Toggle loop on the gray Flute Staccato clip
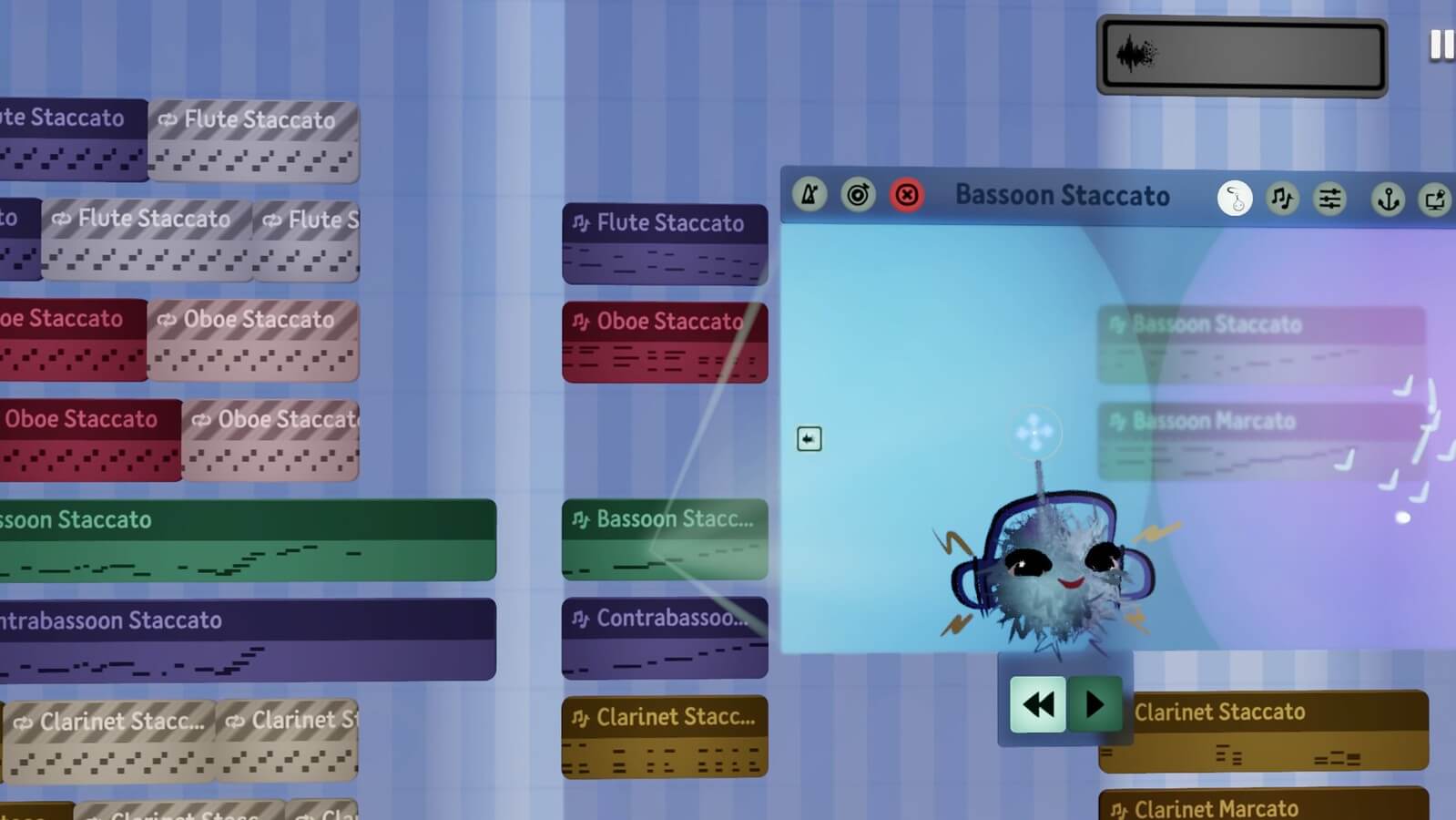Screen dimensions: 1456x820 click(168, 119)
